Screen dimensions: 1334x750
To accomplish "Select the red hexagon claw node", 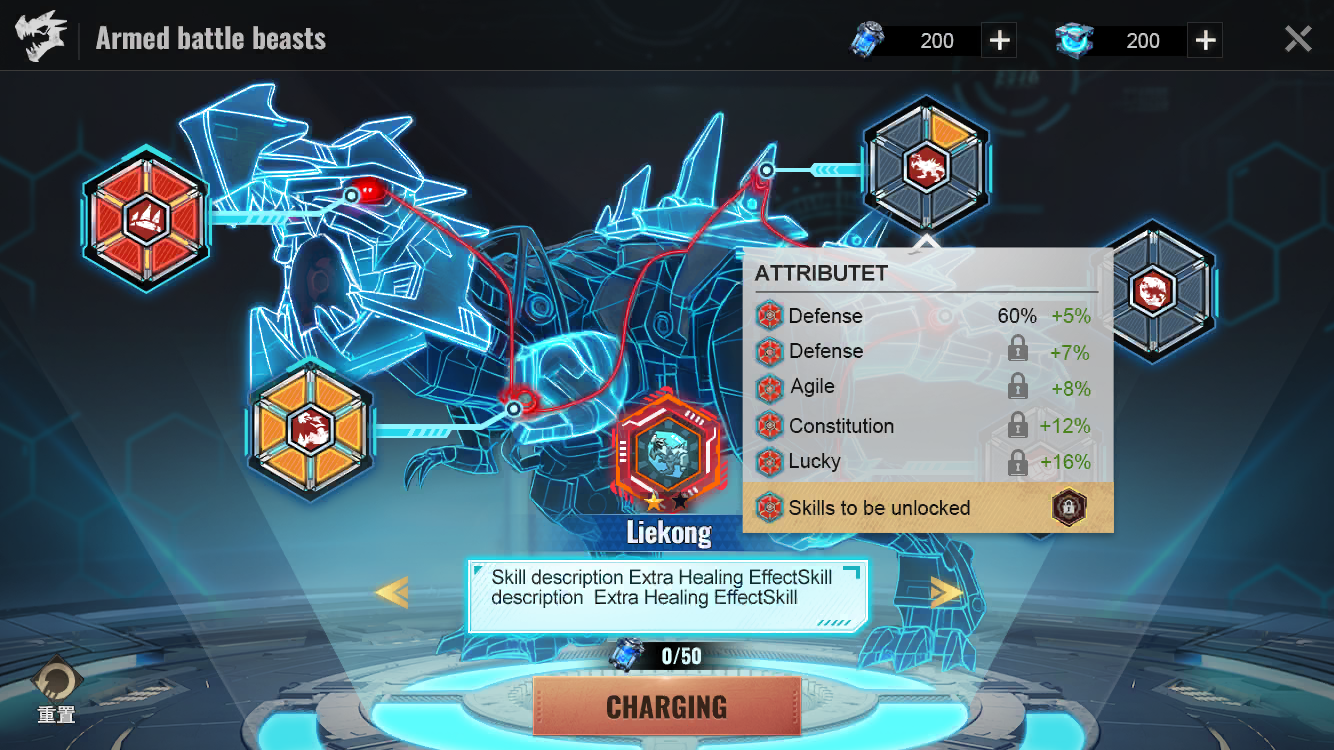I will pyautogui.click(x=146, y=218).
